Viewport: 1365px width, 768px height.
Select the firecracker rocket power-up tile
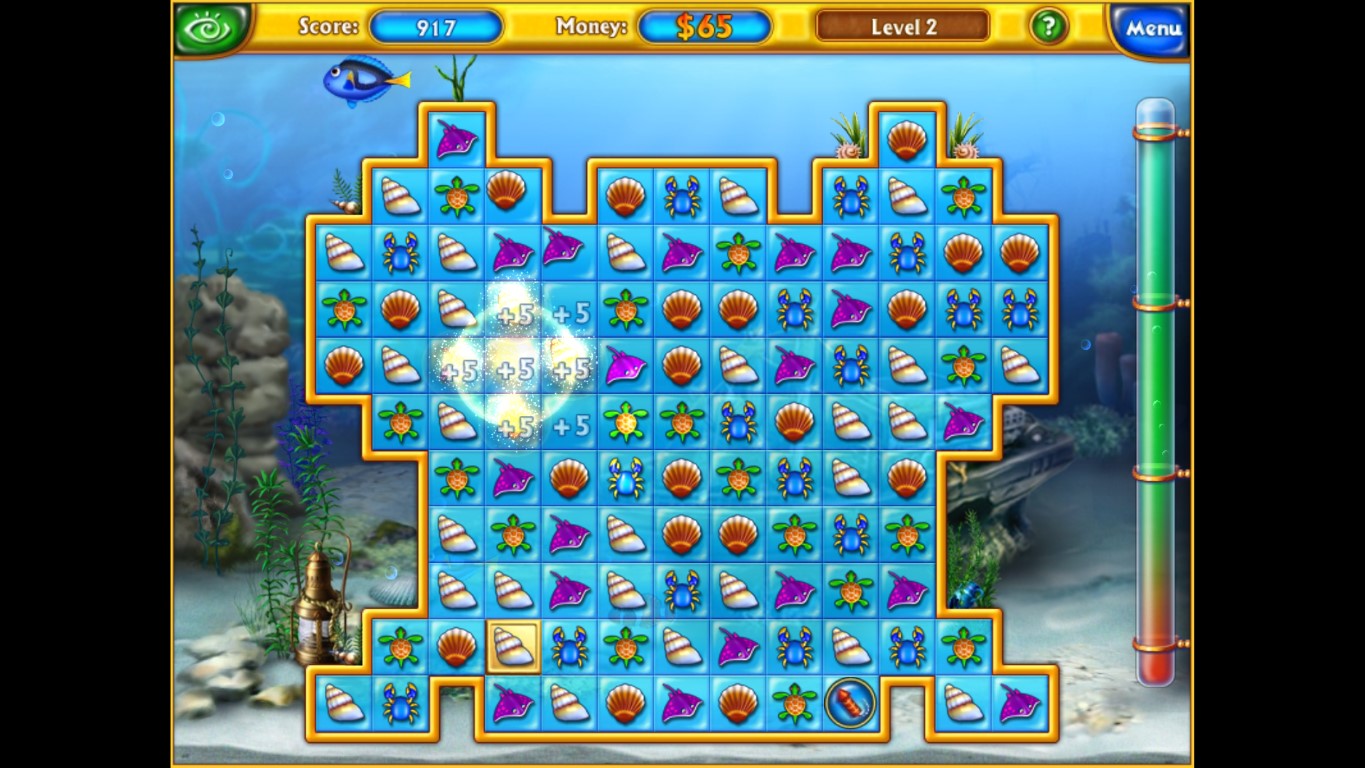pos(849,703)
